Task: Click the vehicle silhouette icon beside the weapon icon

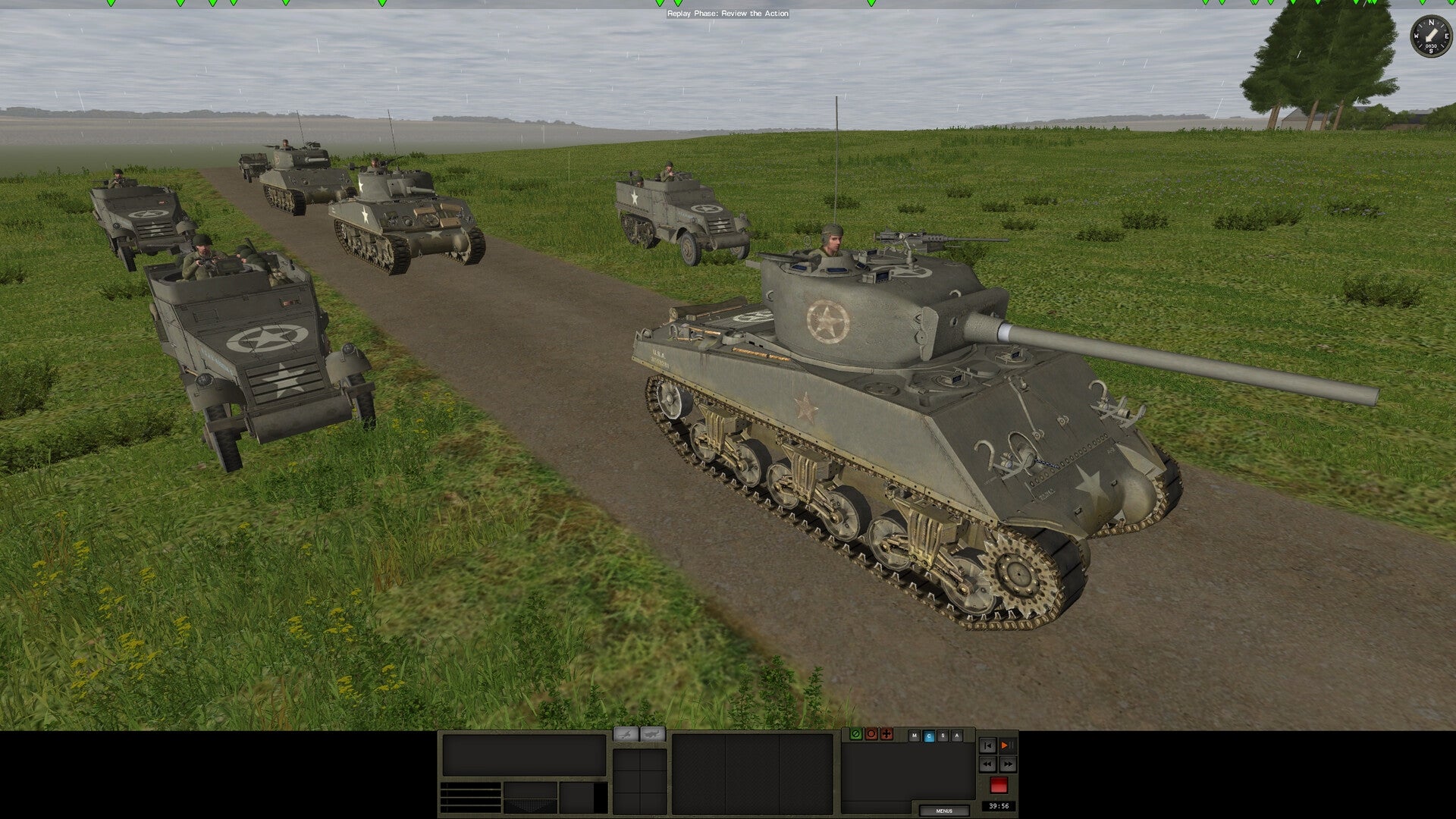Action: 653,734
